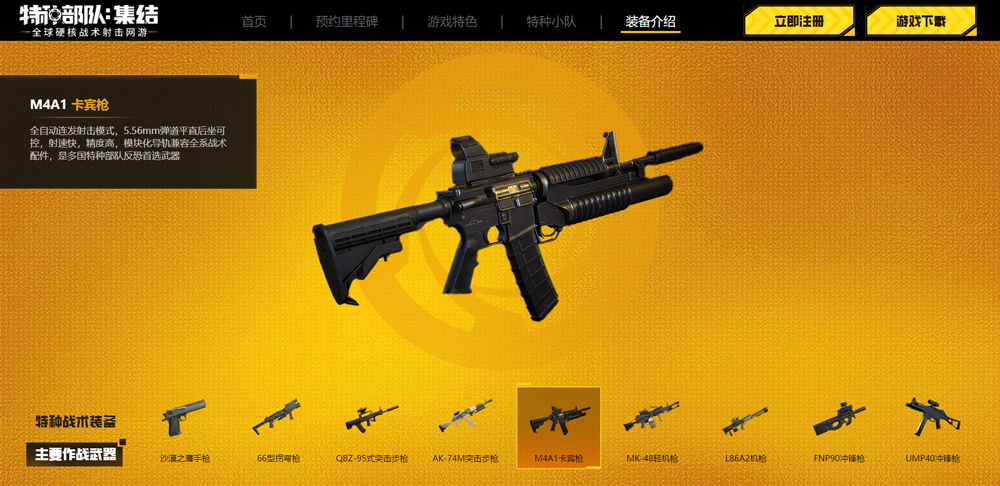Select 装备介绍 equipment intro tab
1000x486 pixels.
[x=650, y=22]
